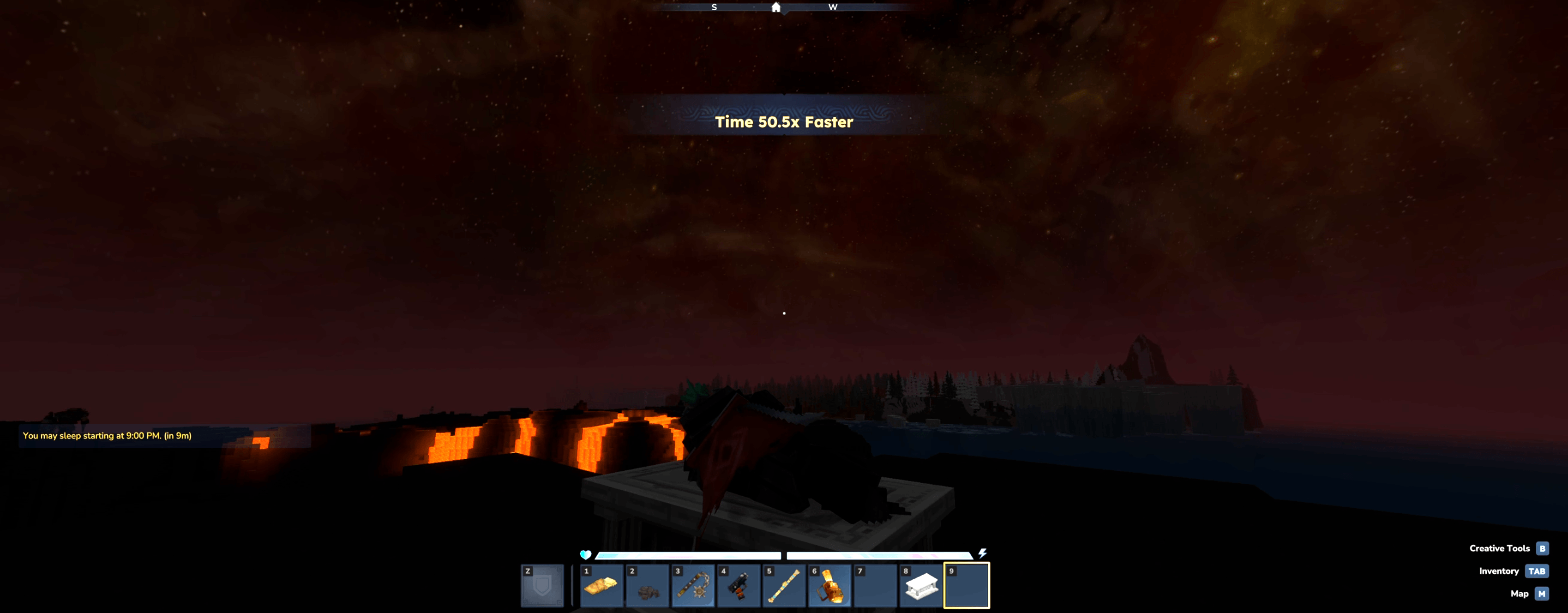This screenshot has height=613, width=1568.
Task: Click the shield utility slot
Action: pyautogui.click(x=542, y=586)
